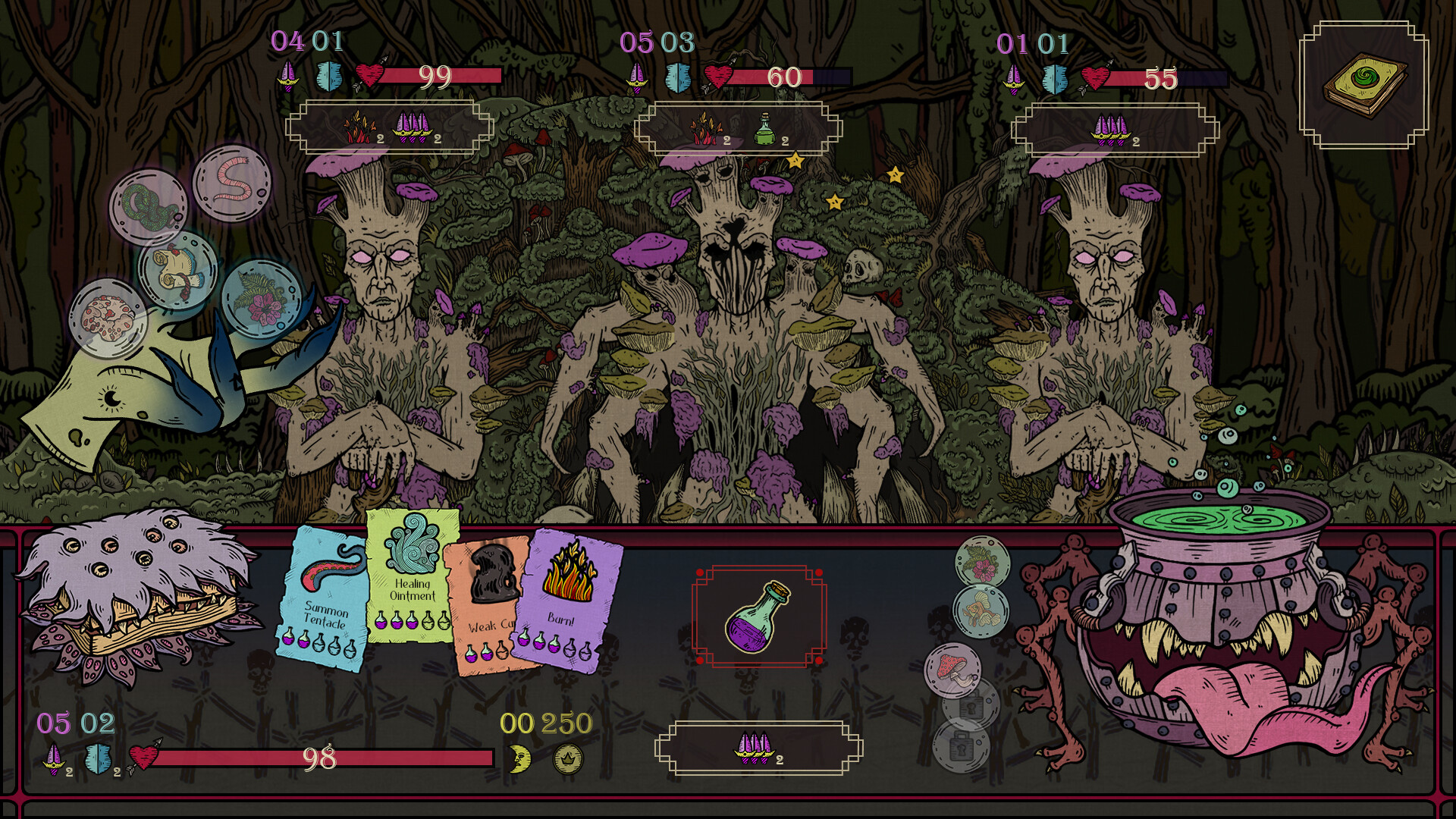This screenshot has height=819, width=1456.
Task: Click the potion bottle inside the red frame
Action: [x=758, y=618]
